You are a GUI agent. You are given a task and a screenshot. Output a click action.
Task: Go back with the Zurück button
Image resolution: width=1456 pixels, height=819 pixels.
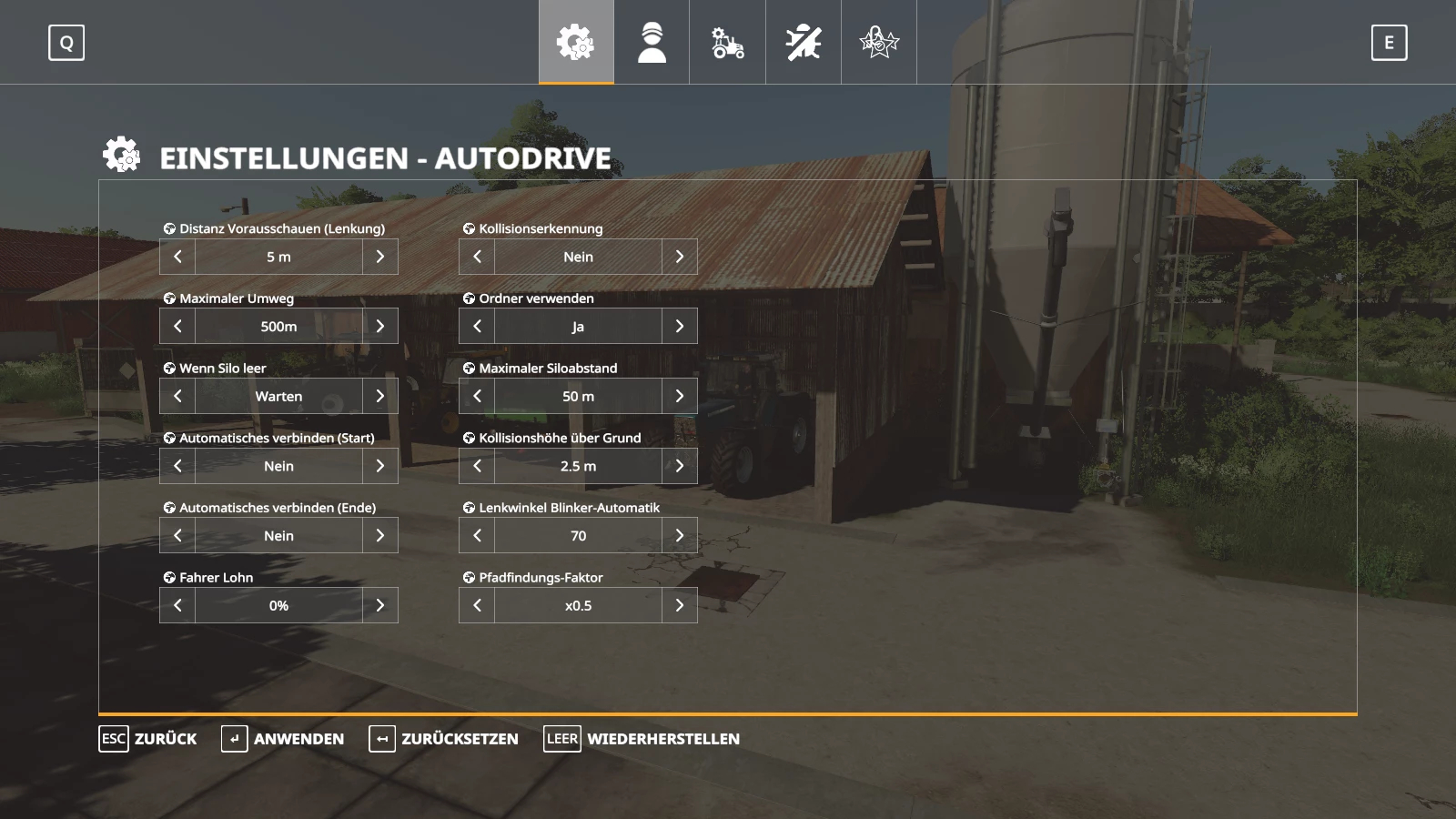pos(148,739)
